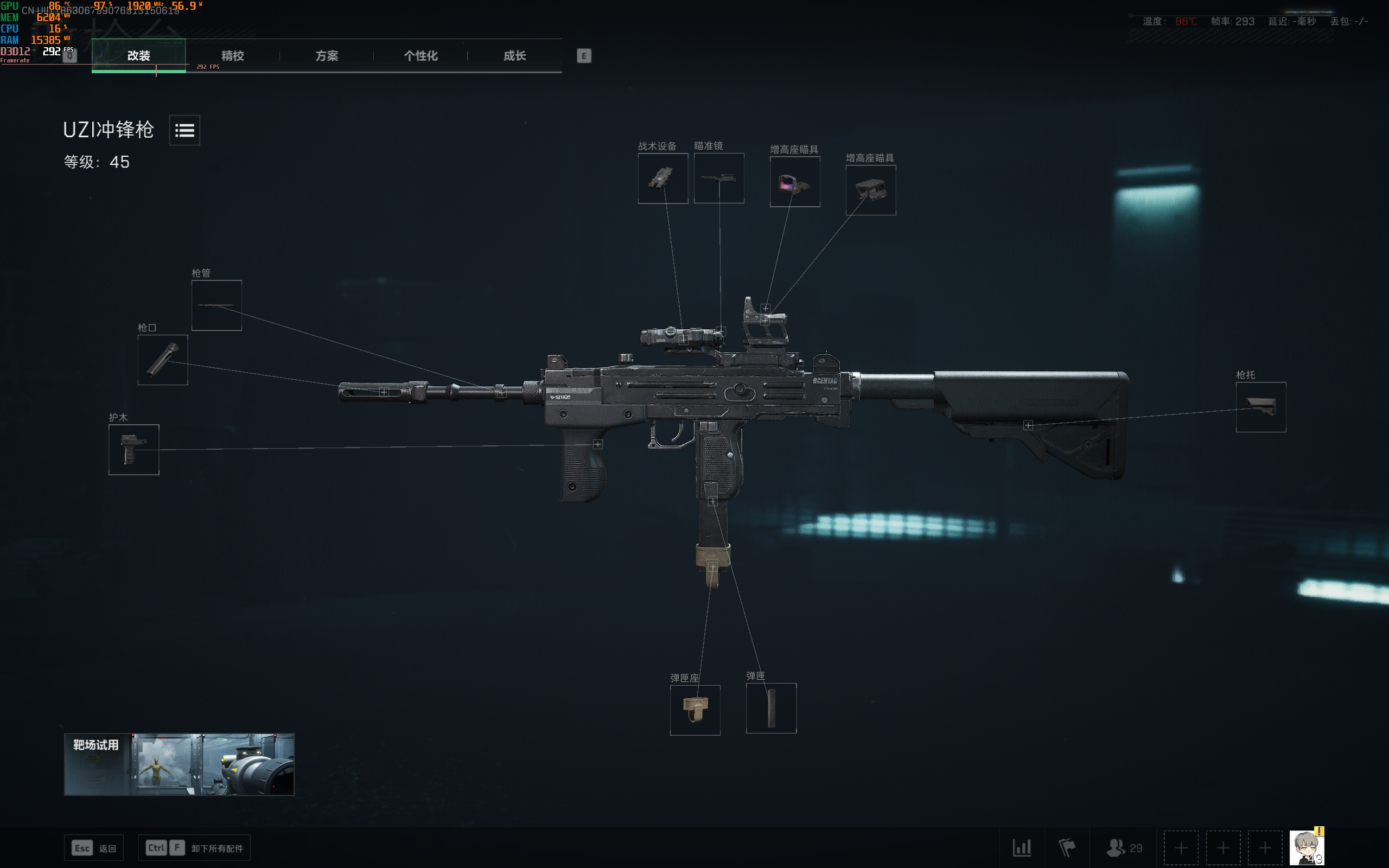Remove all attachments with 卸下所有配件
Viewport: 1389px width, 868px height.
click(x=195, y=848)
